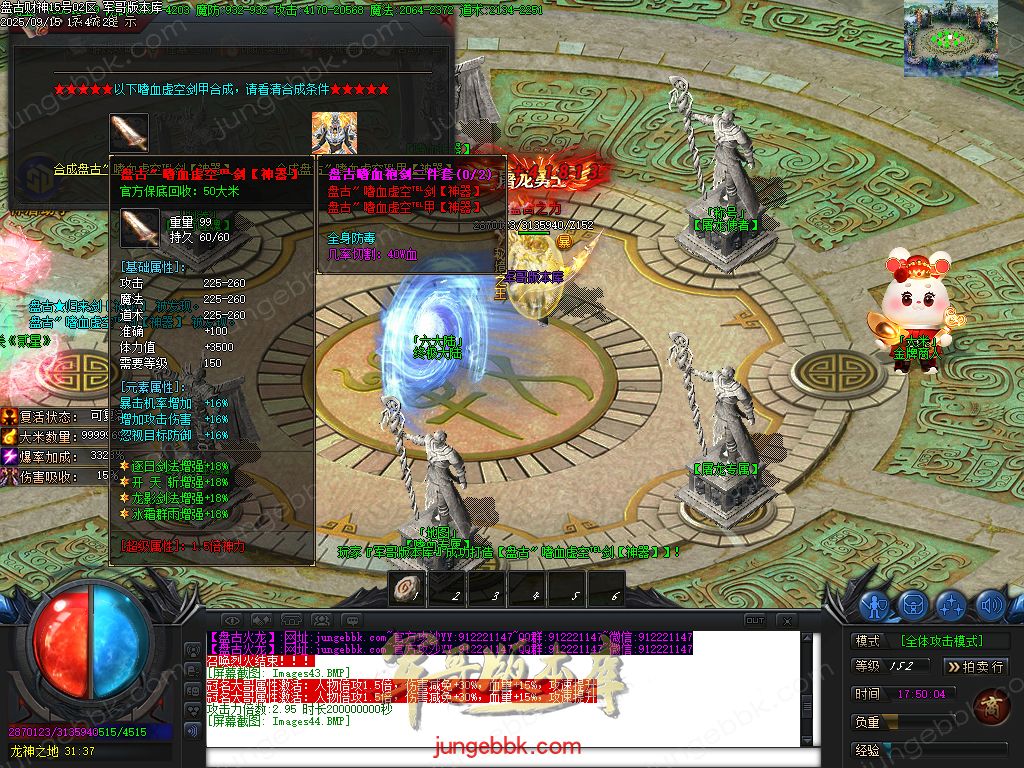Toggle the sound speaker icon
This screenshot has width=1024, height=768.
pos(990,605)
